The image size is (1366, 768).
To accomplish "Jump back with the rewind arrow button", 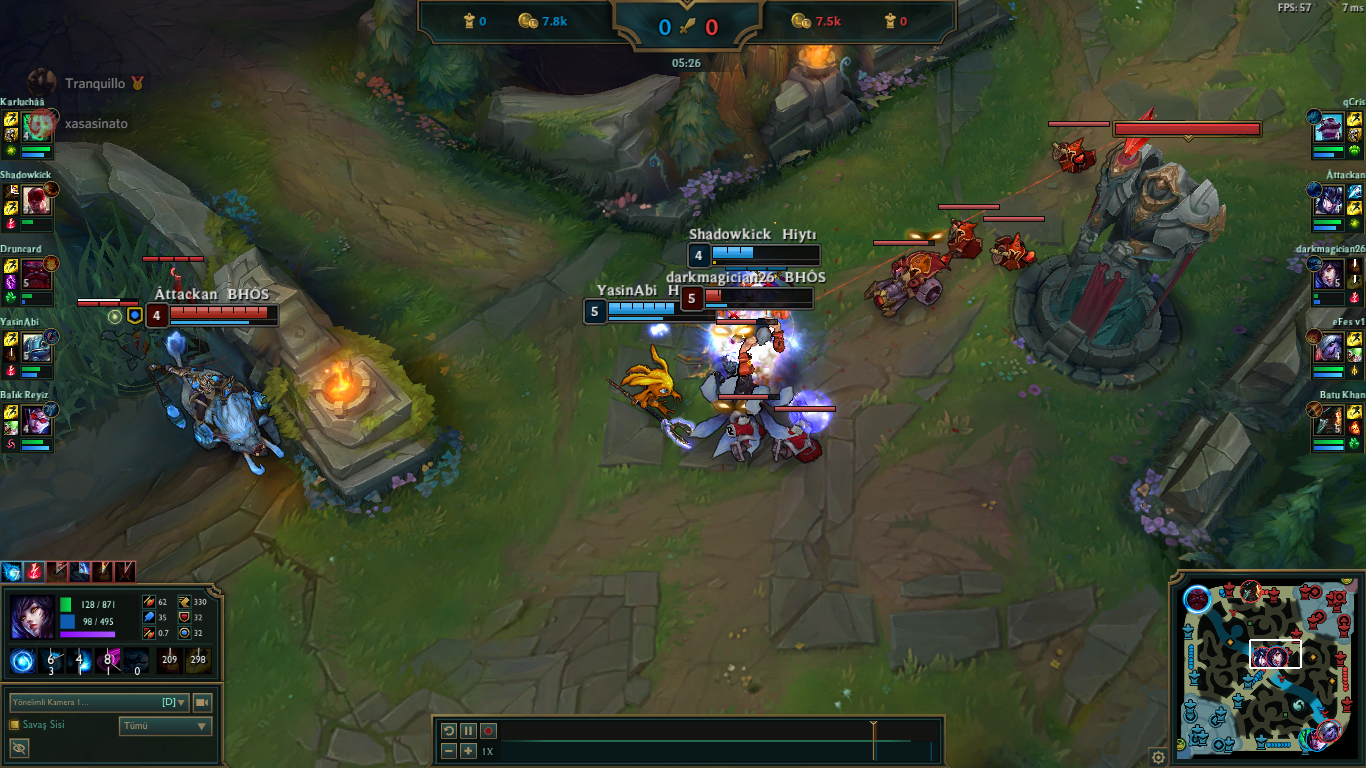I will click(x=449, y=731).
